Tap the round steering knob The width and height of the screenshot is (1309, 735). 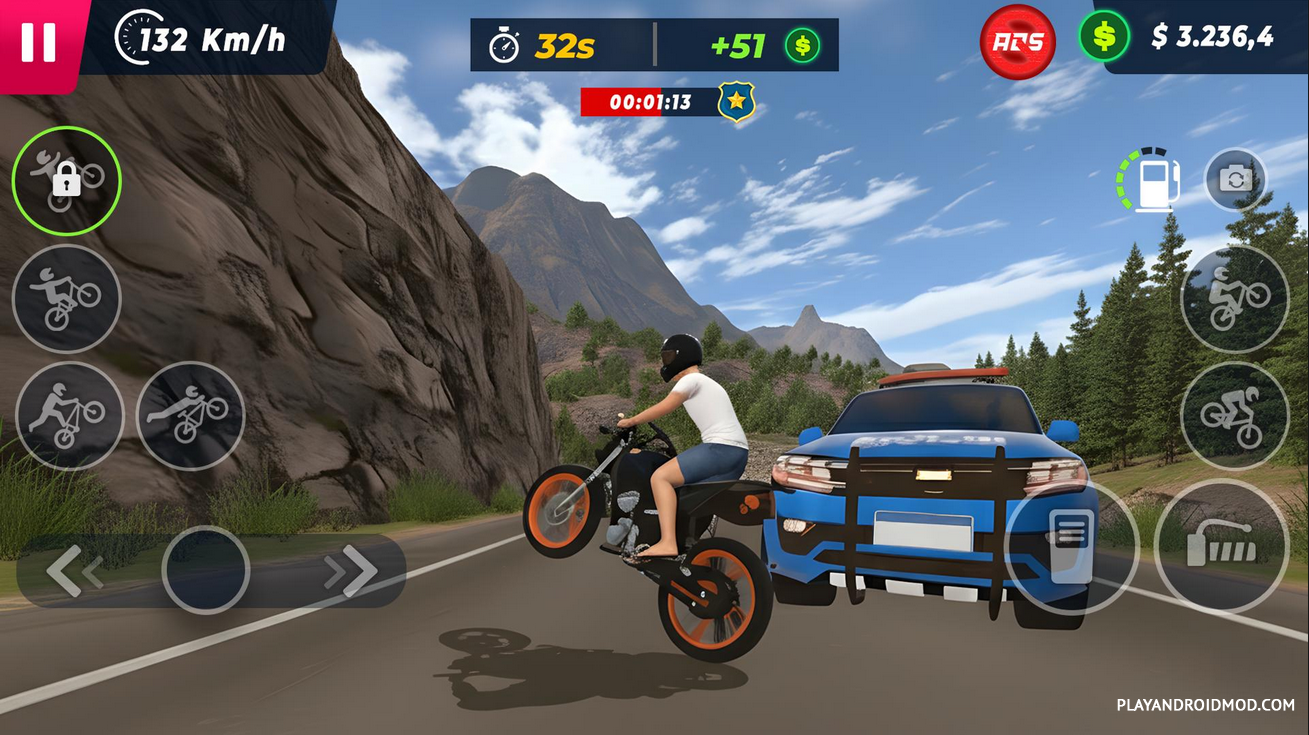205,570
